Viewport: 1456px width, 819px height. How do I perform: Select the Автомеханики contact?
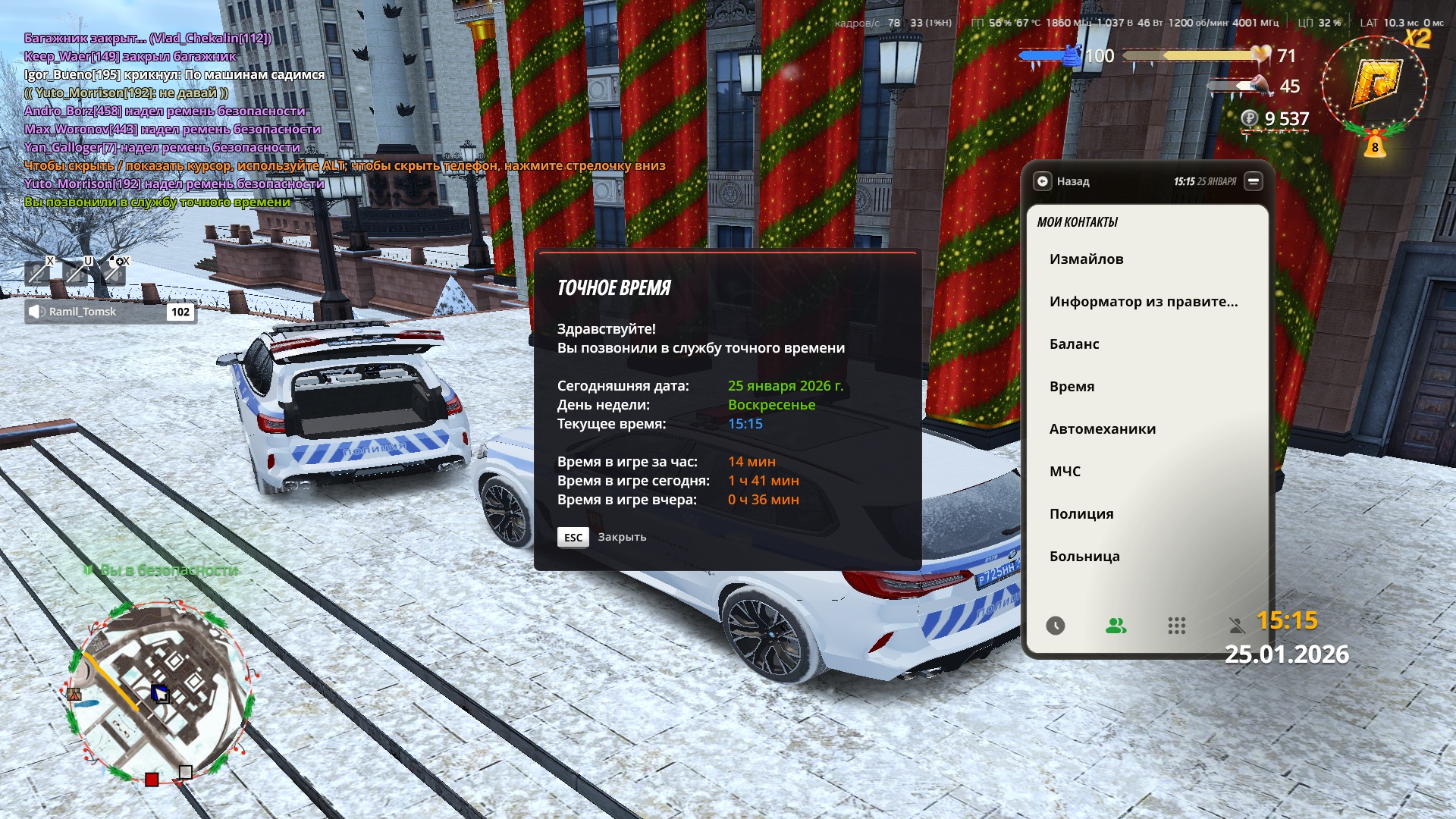click(x=1102, y=429)
